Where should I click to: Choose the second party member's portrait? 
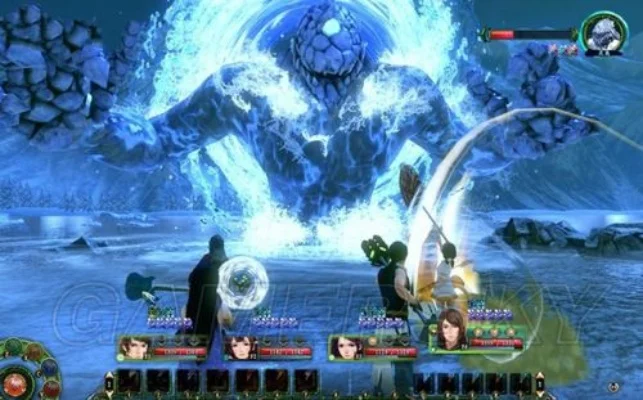[x=240, y=347]
